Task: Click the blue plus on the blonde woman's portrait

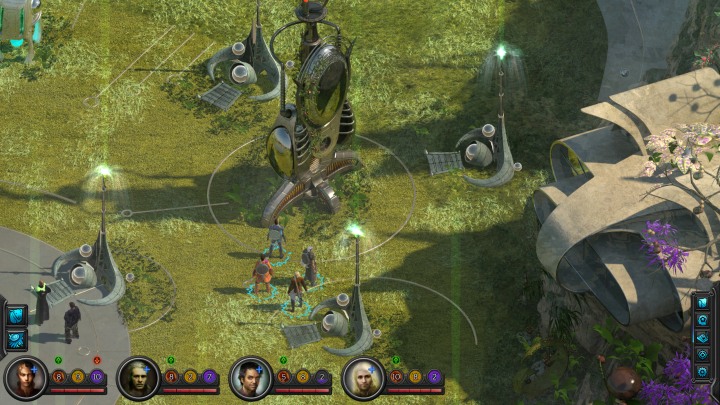Action: coord(373,369)
